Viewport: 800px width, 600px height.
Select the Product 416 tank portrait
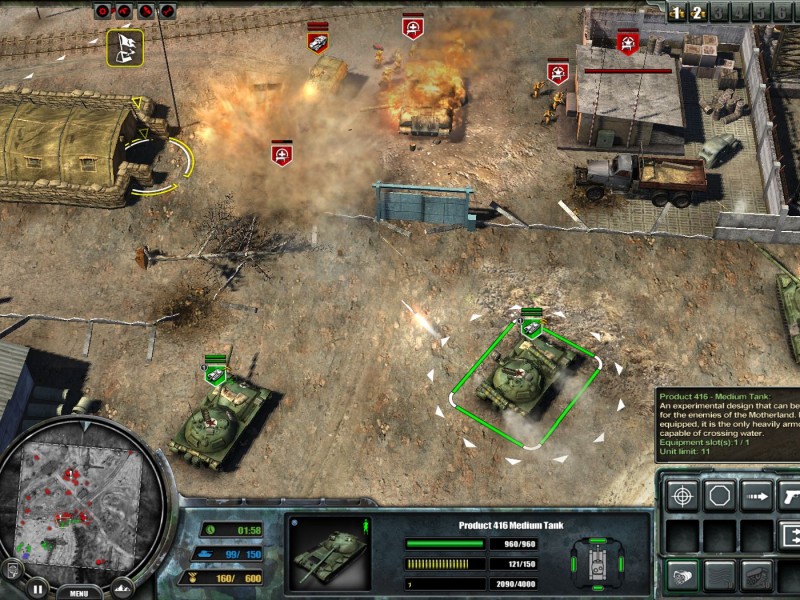click(x=329, y=552)
